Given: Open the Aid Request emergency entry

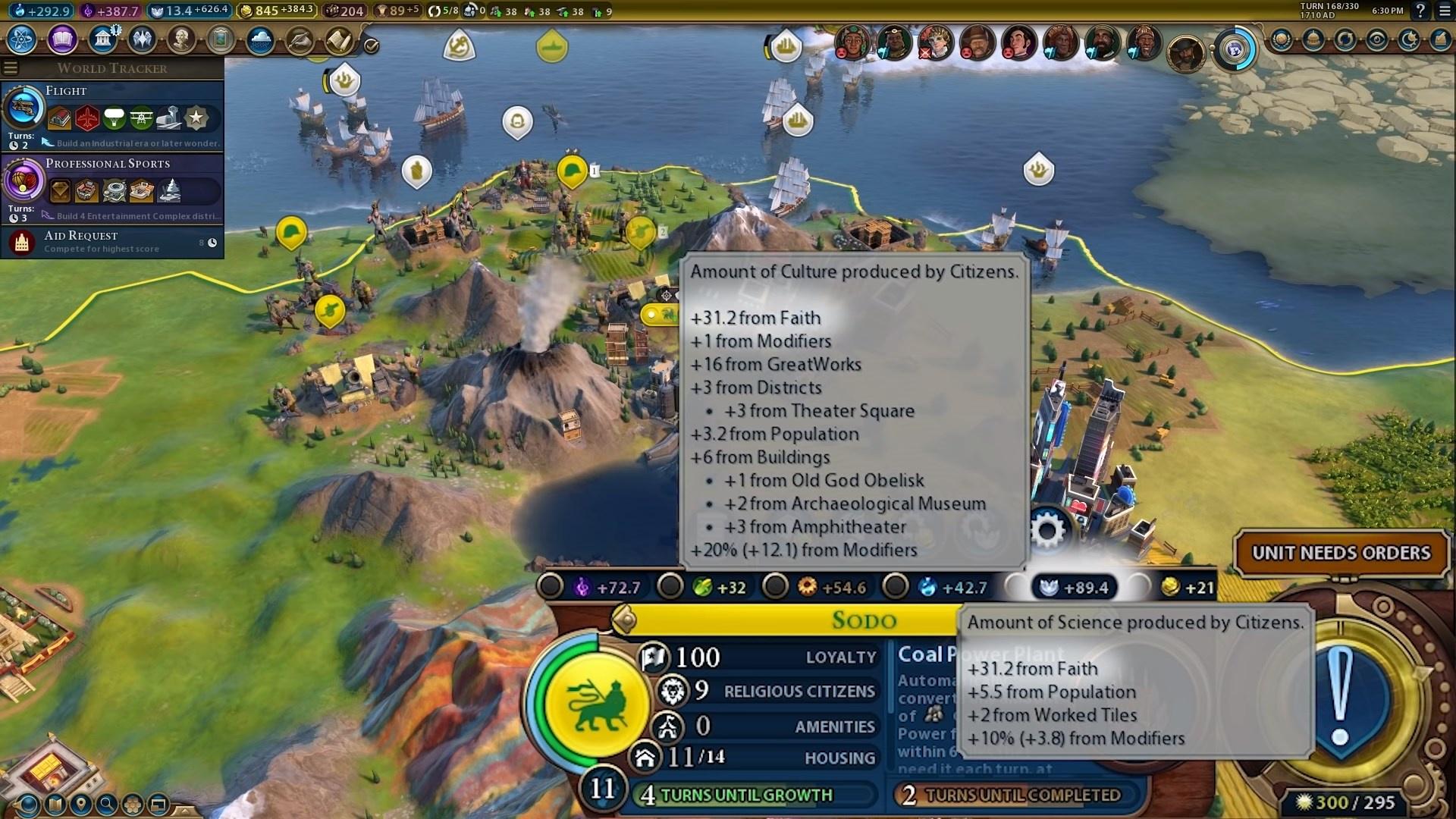Looking at the screenshot, I should pos(112,242).
